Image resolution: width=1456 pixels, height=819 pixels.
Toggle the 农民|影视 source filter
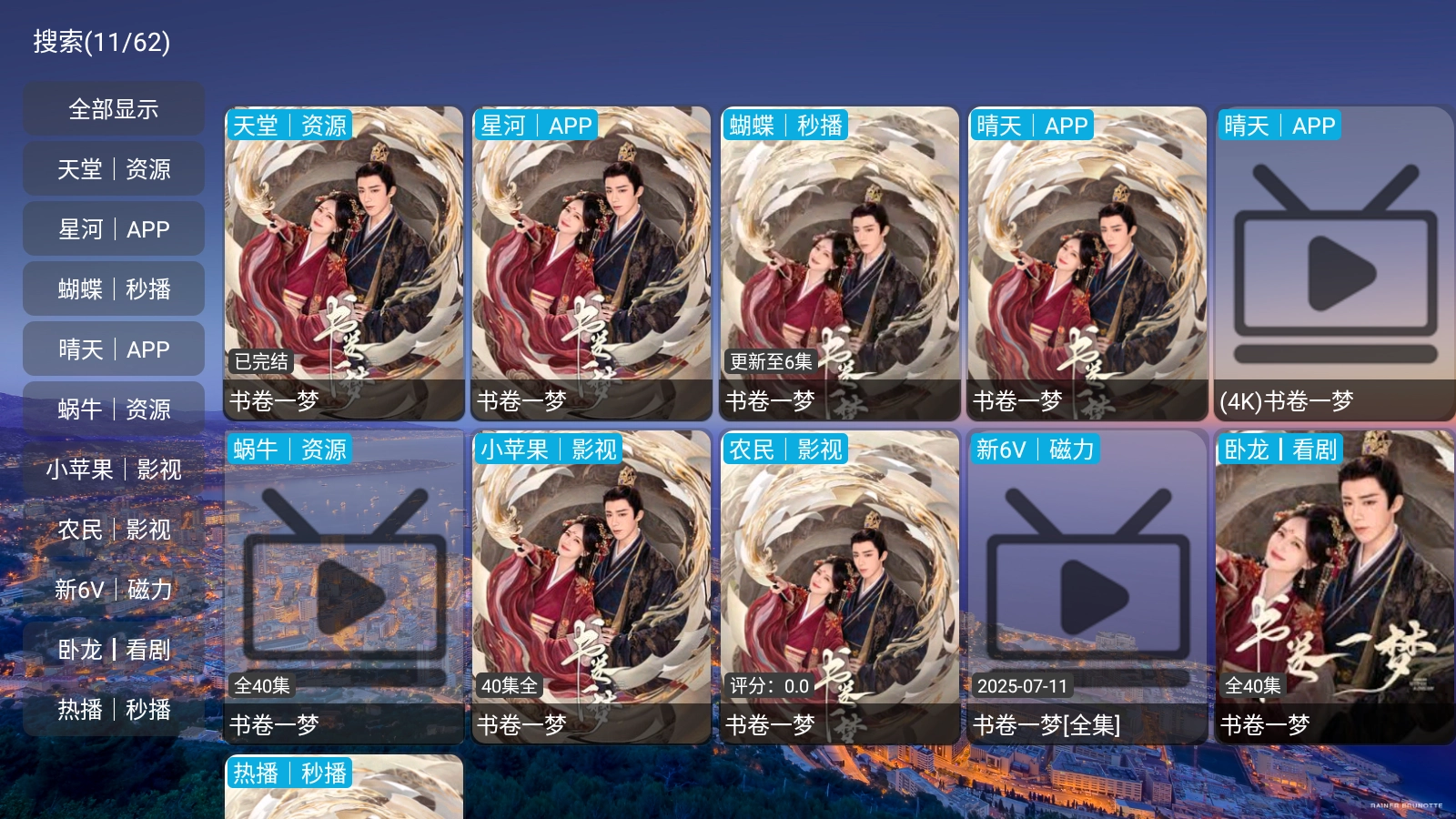[x=113, y=529]
